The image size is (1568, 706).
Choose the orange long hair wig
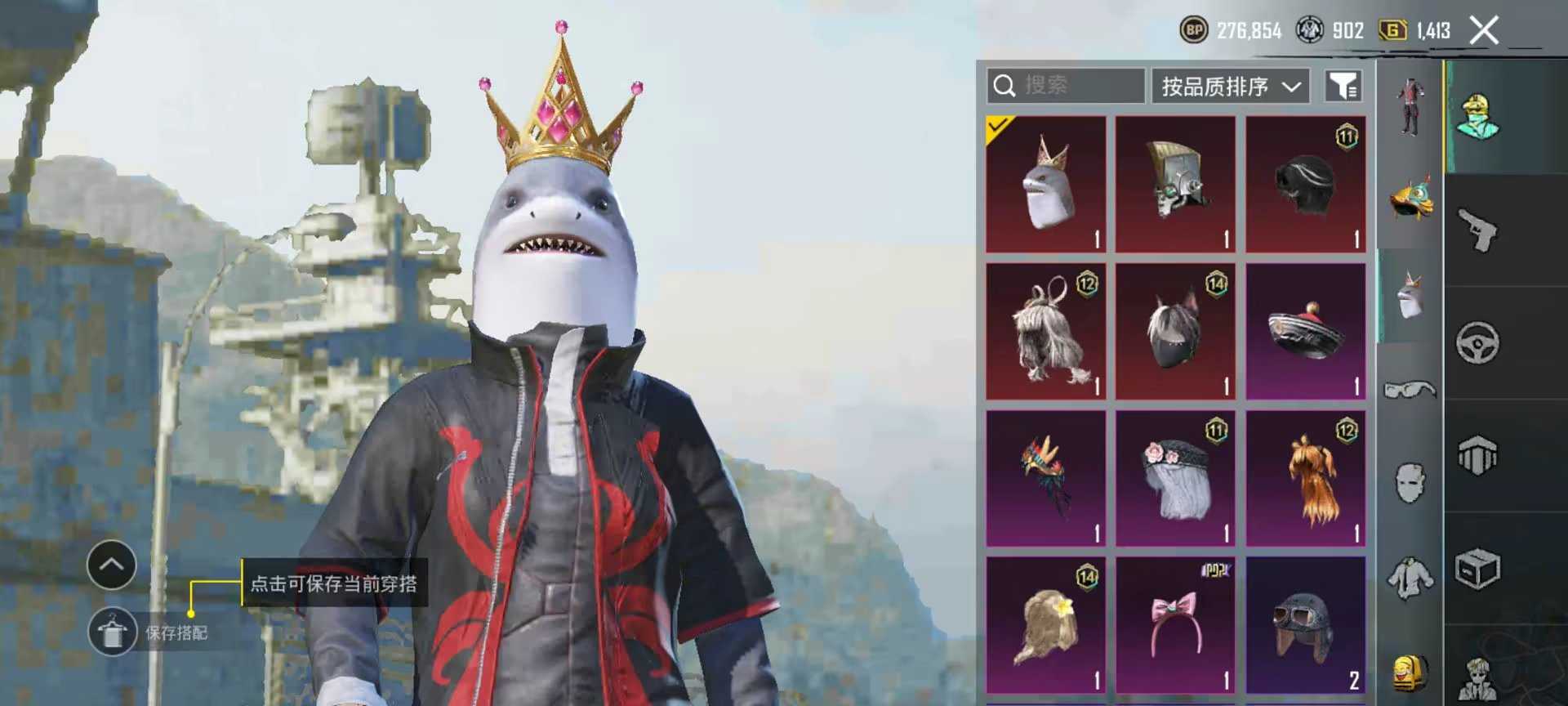coord(1305,478)
